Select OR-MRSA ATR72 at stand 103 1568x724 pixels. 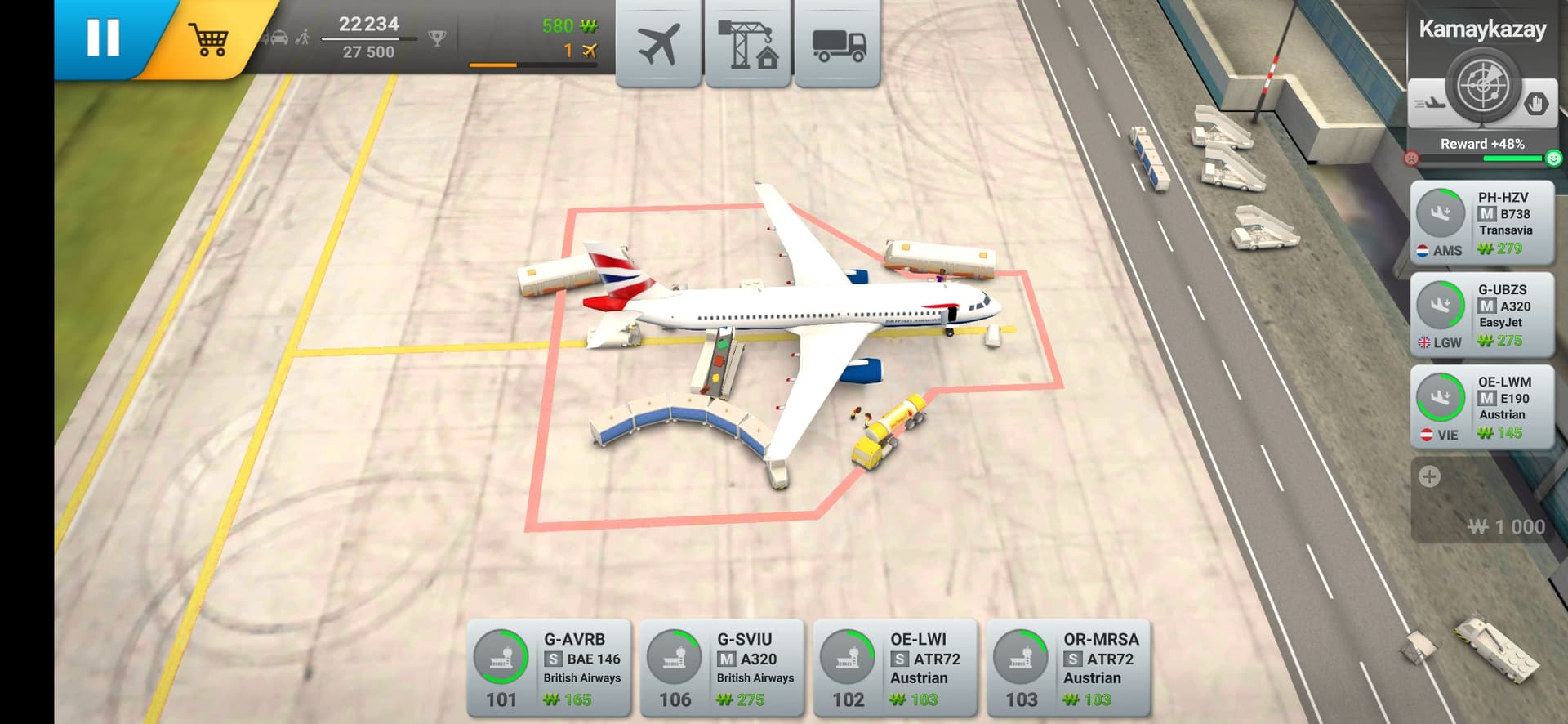(x=1068, y=668)
